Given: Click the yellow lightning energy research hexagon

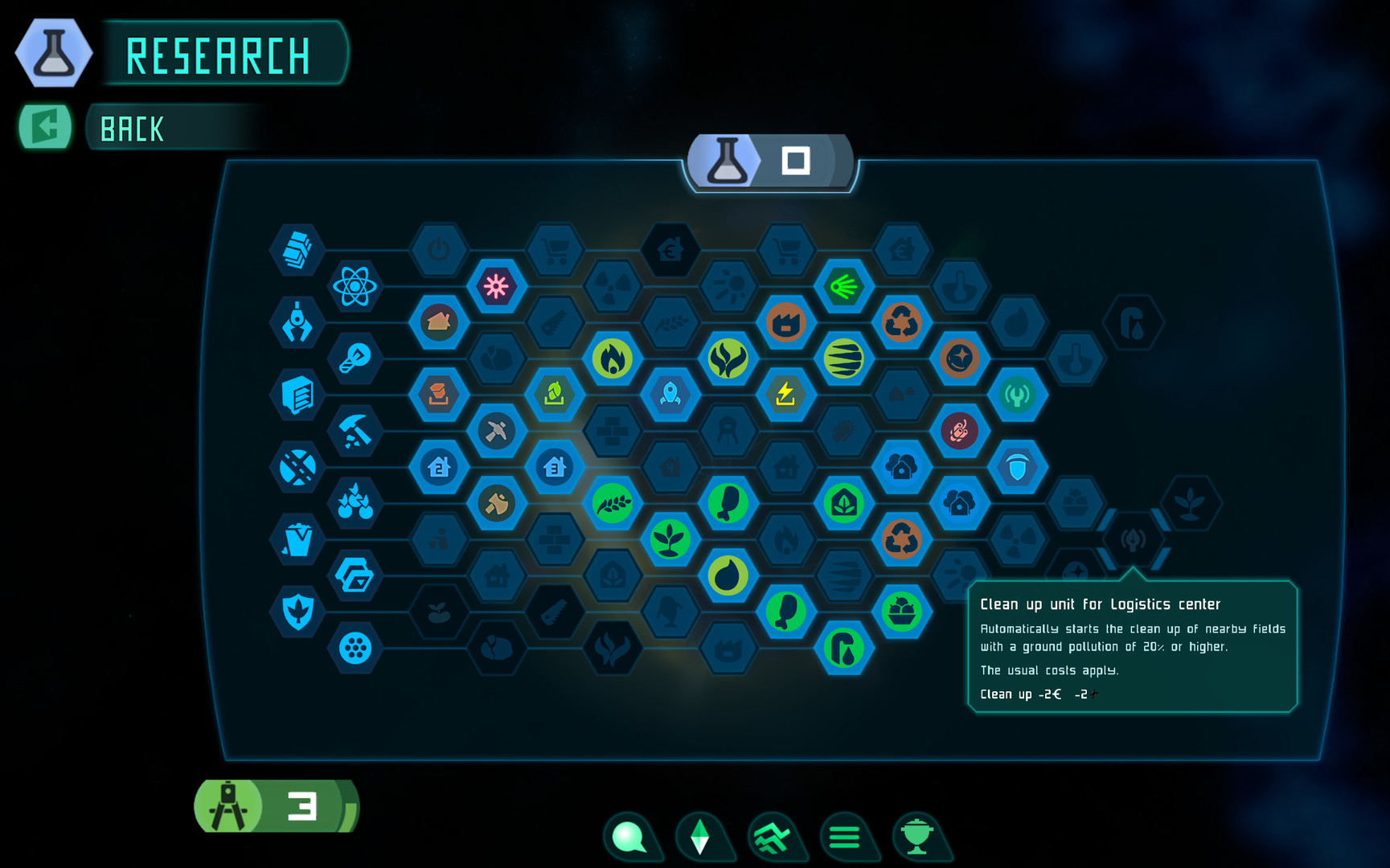Looking at the screenshot, I should (786, 395).
